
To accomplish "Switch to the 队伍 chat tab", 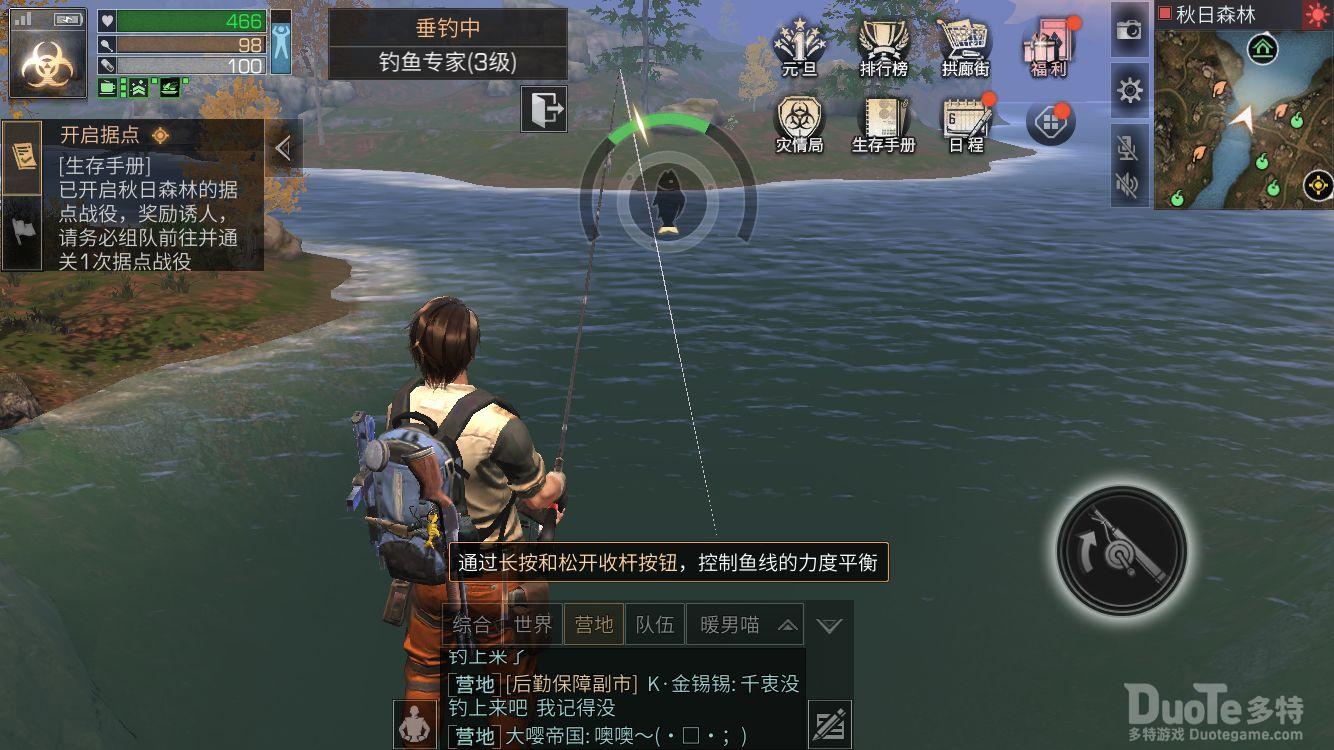I will [655, 623].
